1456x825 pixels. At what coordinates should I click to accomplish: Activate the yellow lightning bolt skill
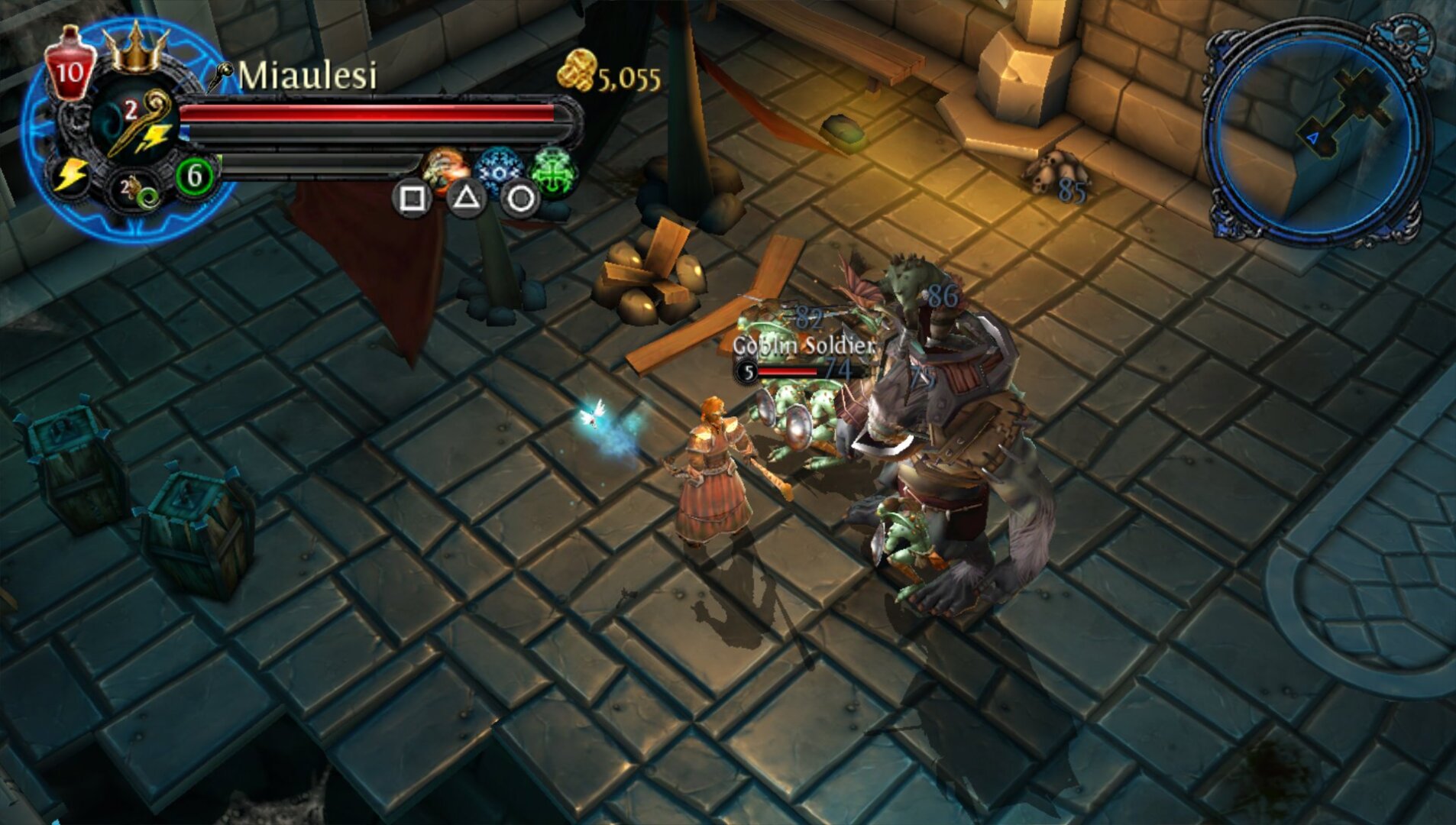tap(70, 176)
